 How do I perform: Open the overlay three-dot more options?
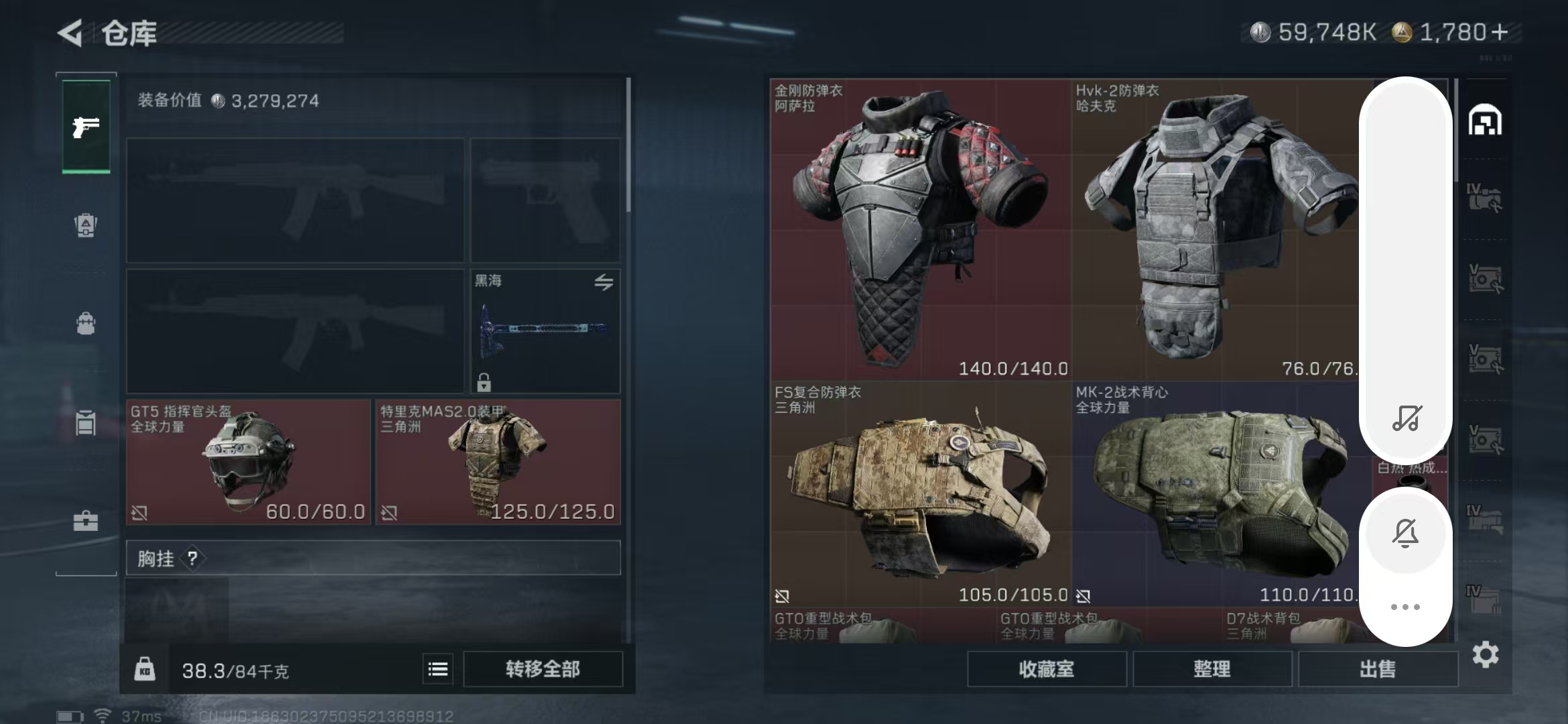1405,607
